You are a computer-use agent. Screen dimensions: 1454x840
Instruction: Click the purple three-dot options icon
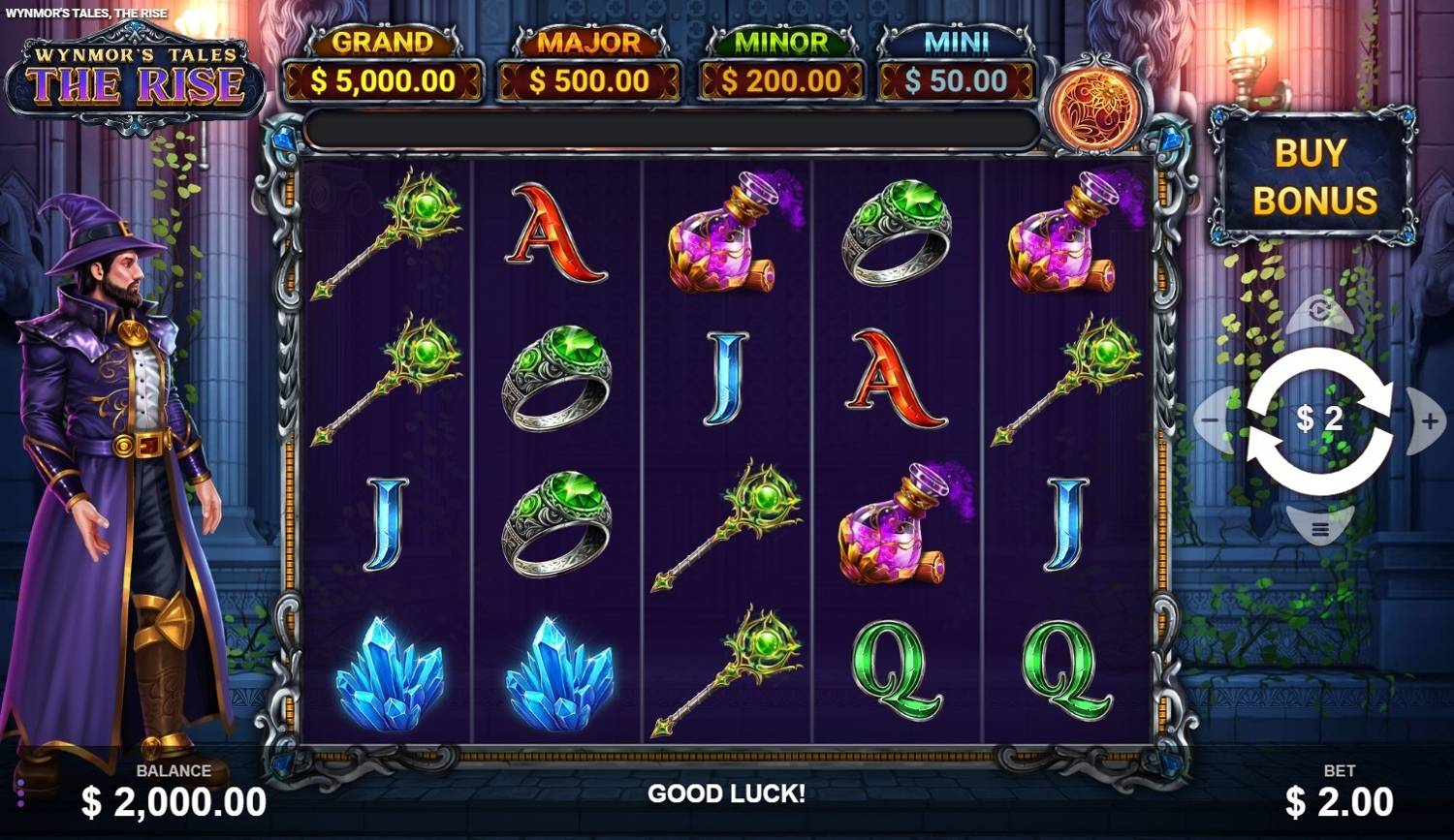click(x=20, y=792)
